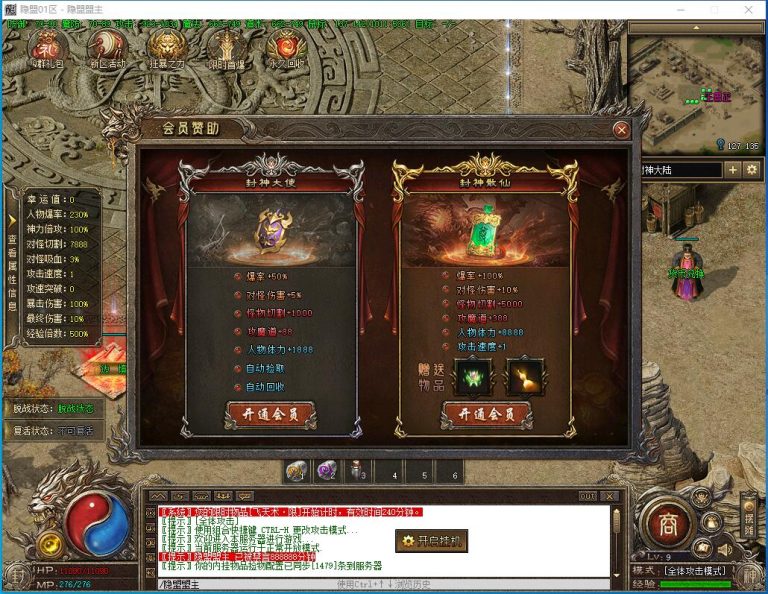Image resolution: width=768 pixels, height=594 pixels.
Task: Click the plus button beside 封神大陆
Action: click(733, 170)
